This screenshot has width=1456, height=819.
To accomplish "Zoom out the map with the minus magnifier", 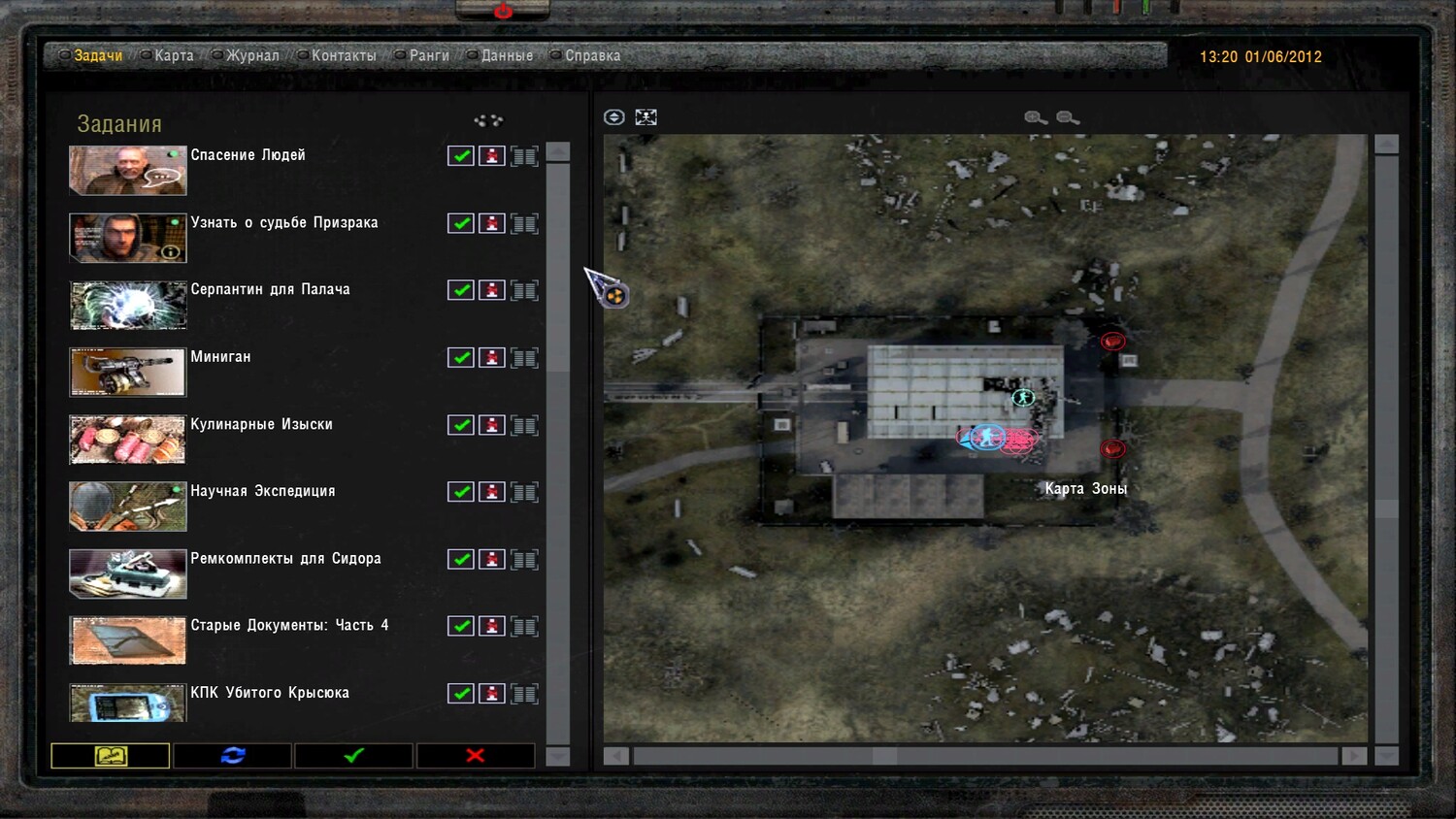I will [x=1068, y=117].
